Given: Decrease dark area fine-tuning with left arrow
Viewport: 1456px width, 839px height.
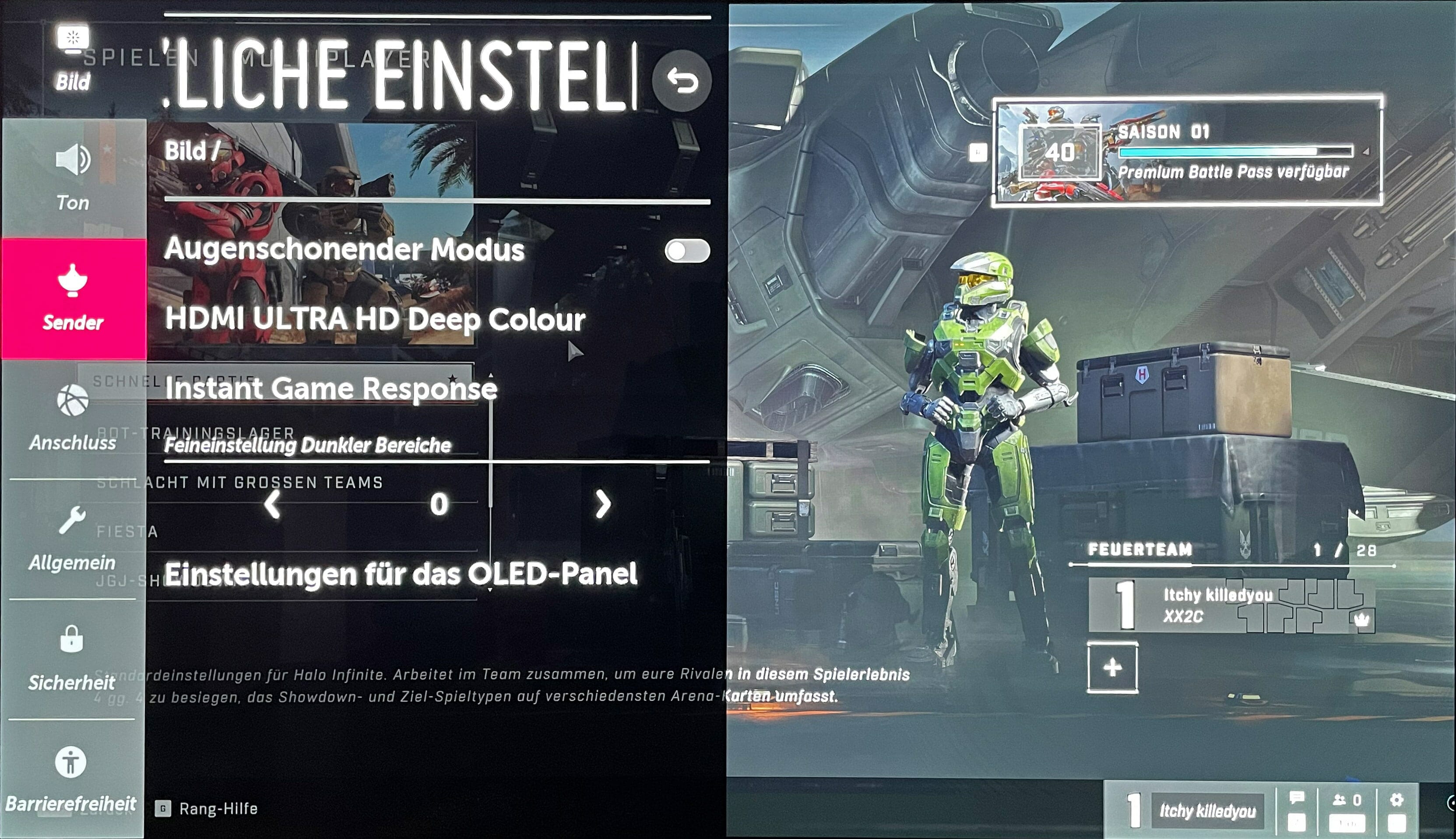Looking at the screenshot, I should (x=272, y=505).
